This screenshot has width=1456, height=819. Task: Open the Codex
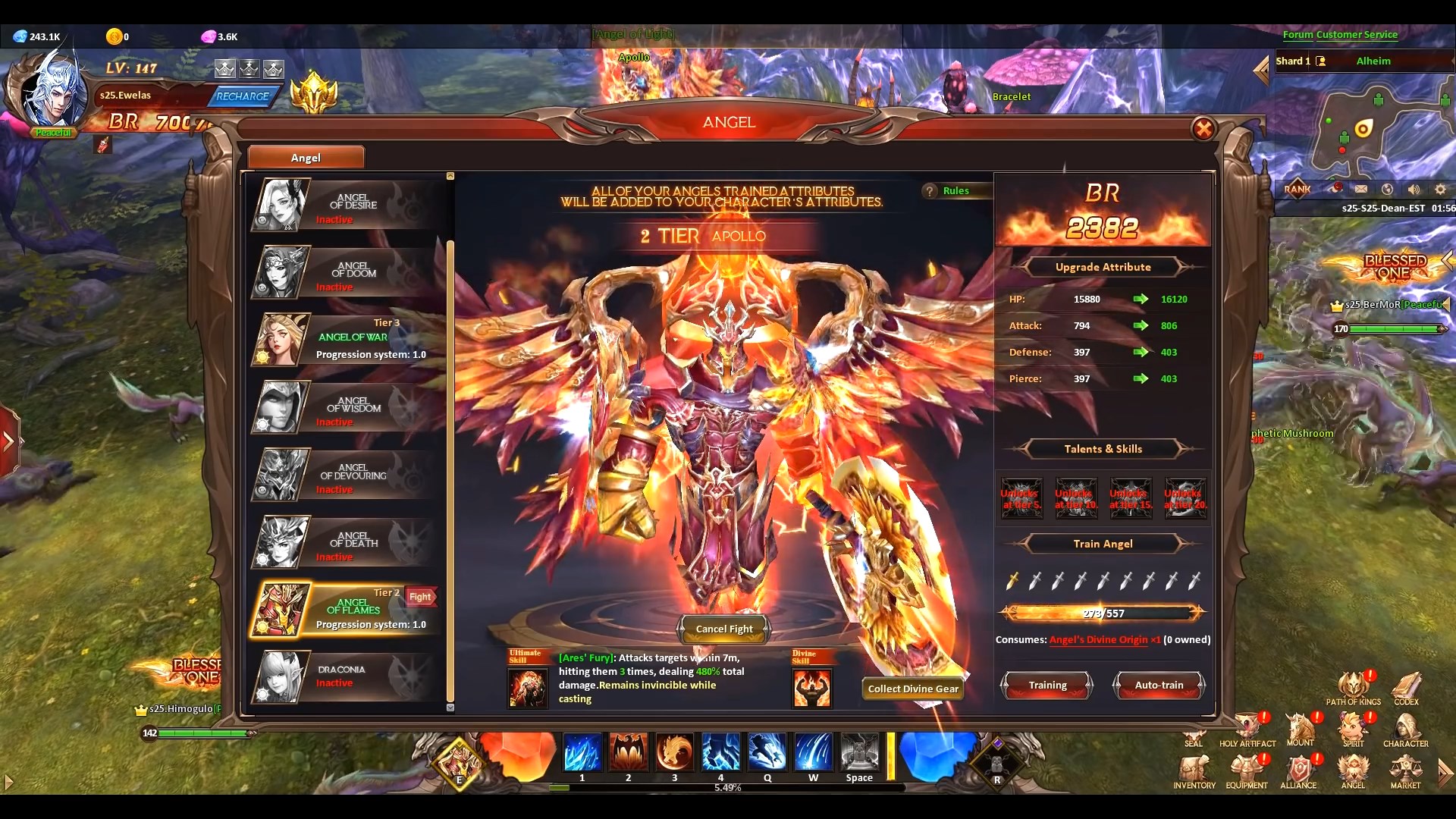tap(1407, 686)
